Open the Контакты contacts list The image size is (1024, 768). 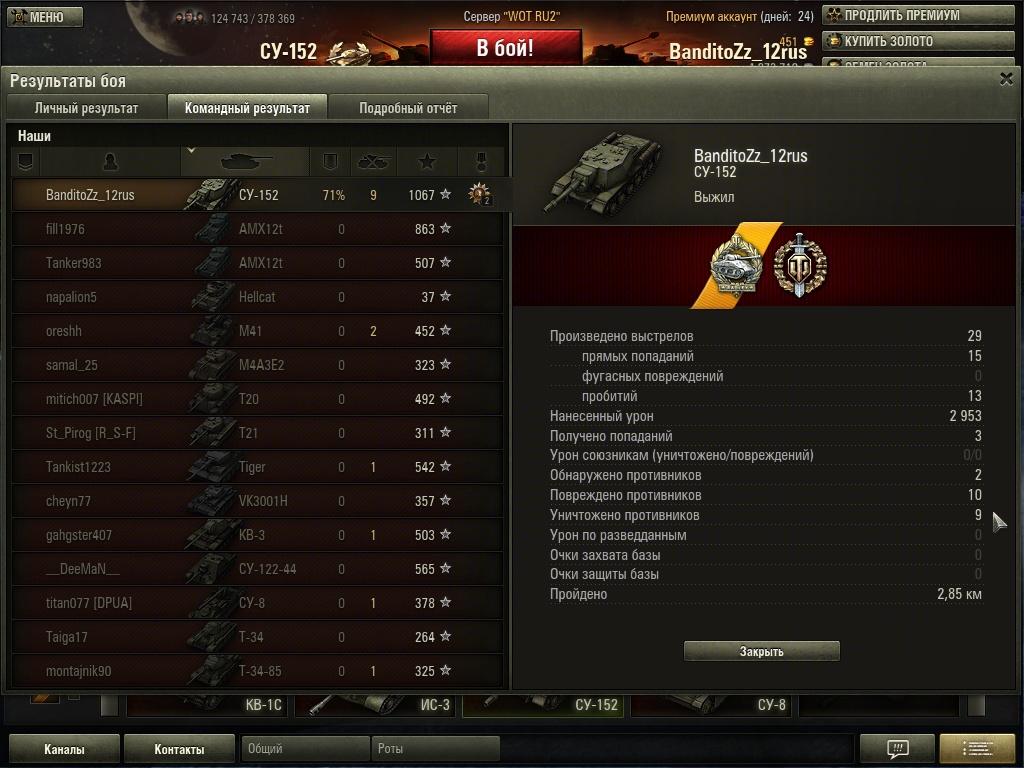179,749
